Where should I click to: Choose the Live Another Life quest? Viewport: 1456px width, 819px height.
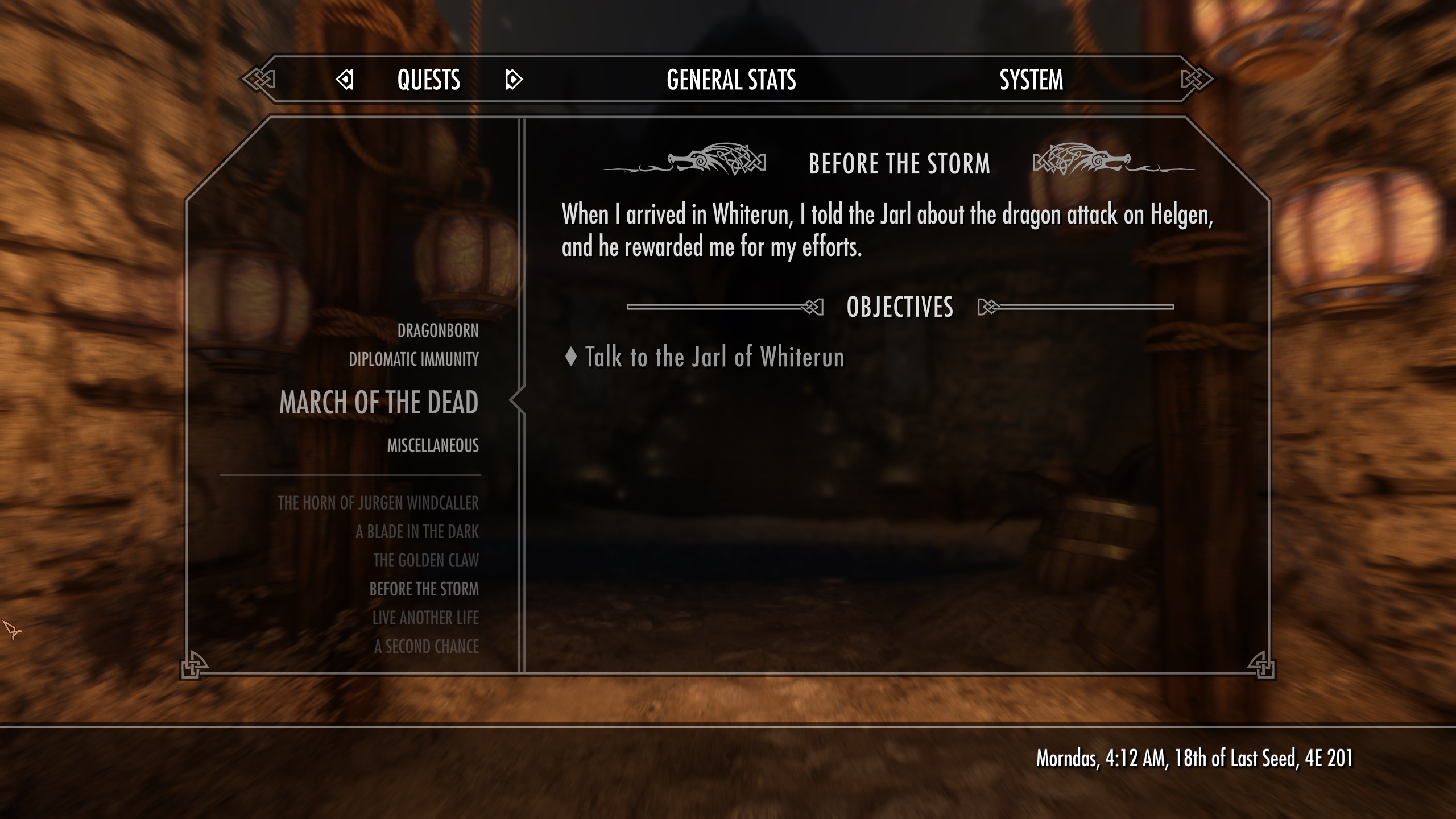coord(425,618)
